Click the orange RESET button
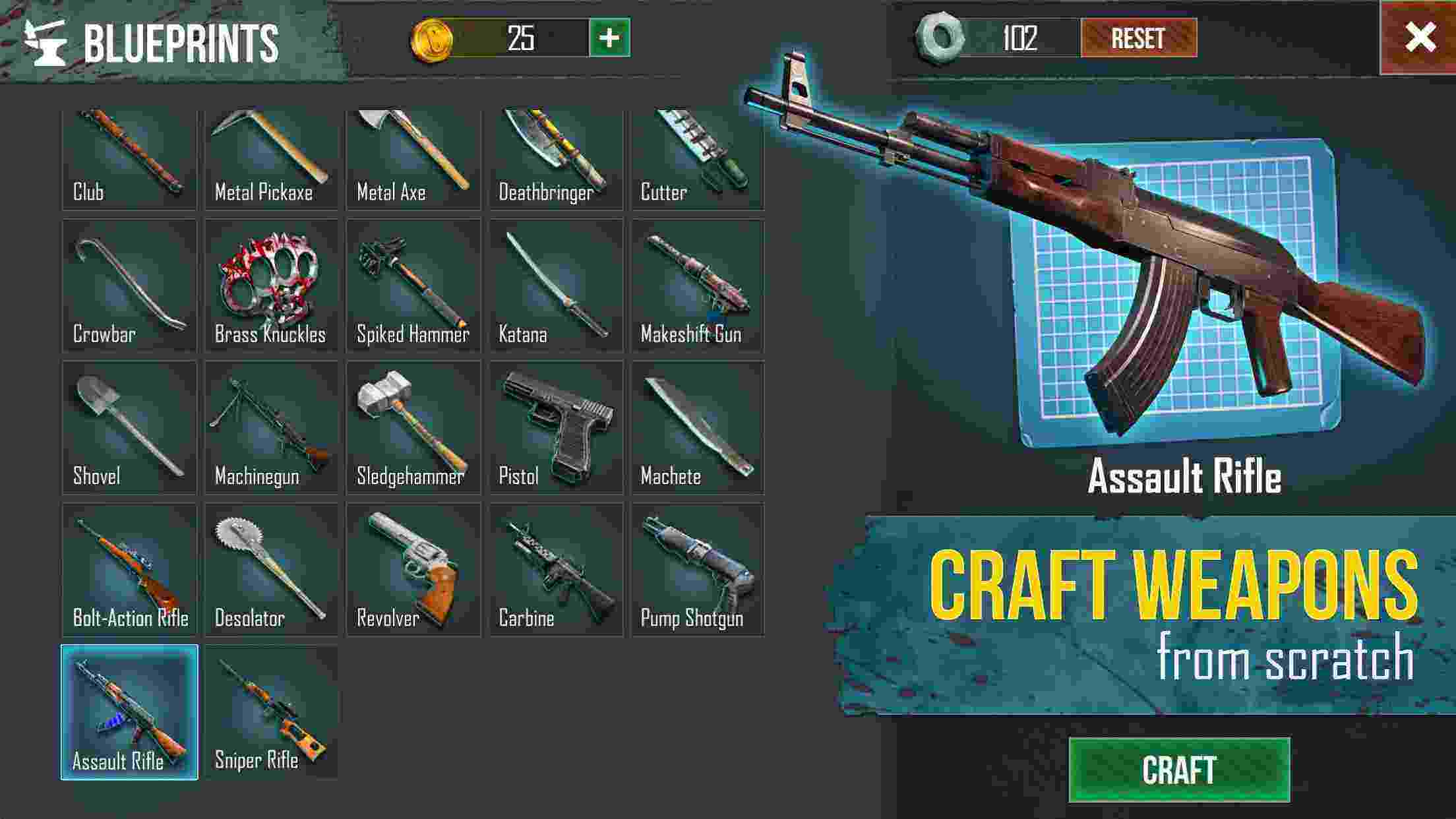The height and width of the screenshot is (819, 1456). click(x=1138, y=38)
